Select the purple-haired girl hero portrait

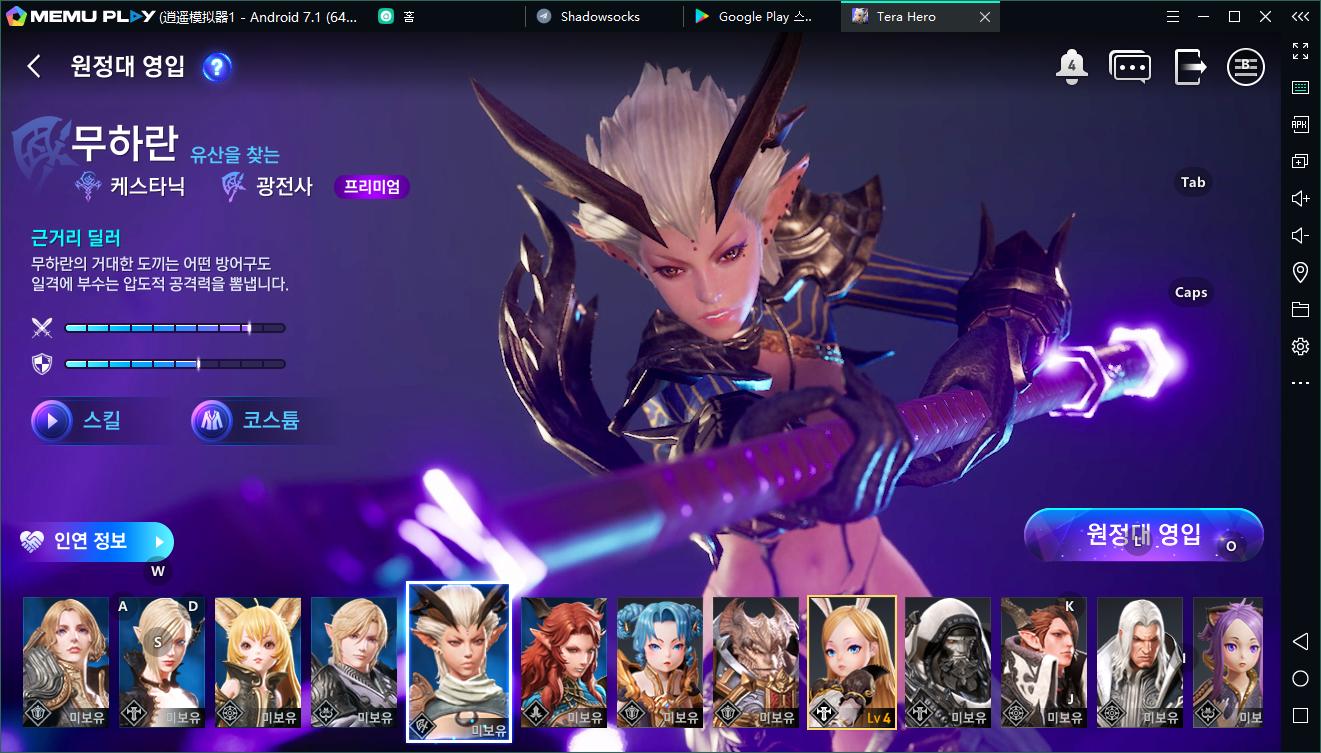[1228, 662]
